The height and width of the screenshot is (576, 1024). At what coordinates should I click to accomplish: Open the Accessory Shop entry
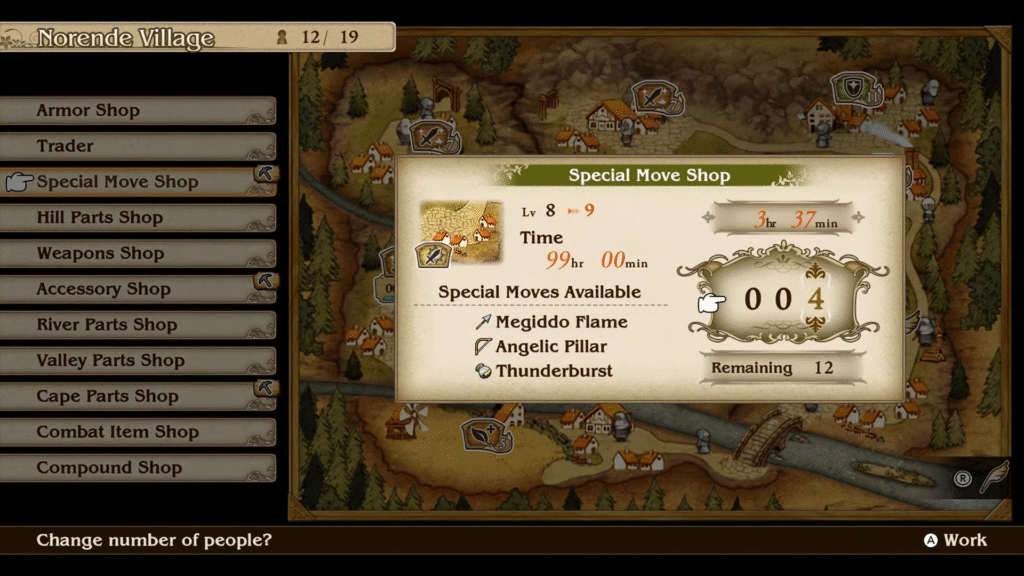click(103, 290)
